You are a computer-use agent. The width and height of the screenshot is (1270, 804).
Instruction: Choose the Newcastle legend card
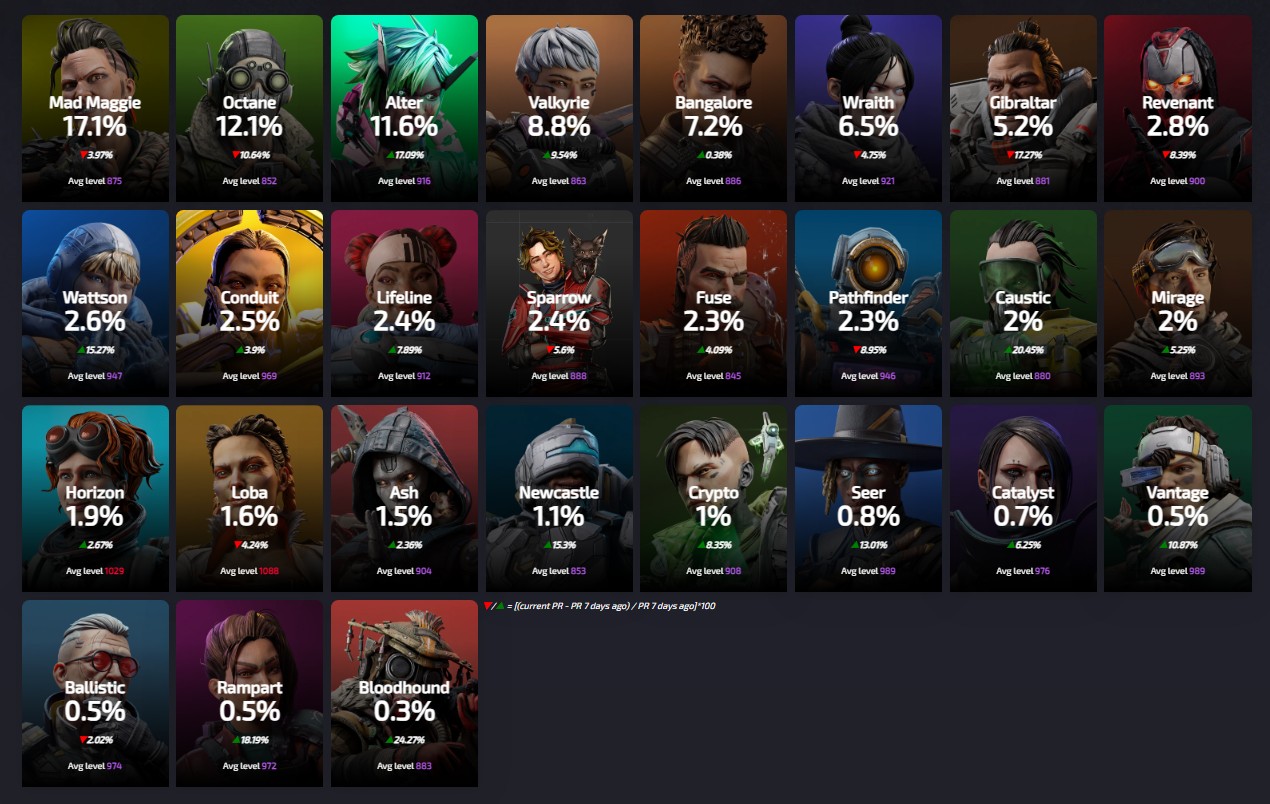coord(559,498)
